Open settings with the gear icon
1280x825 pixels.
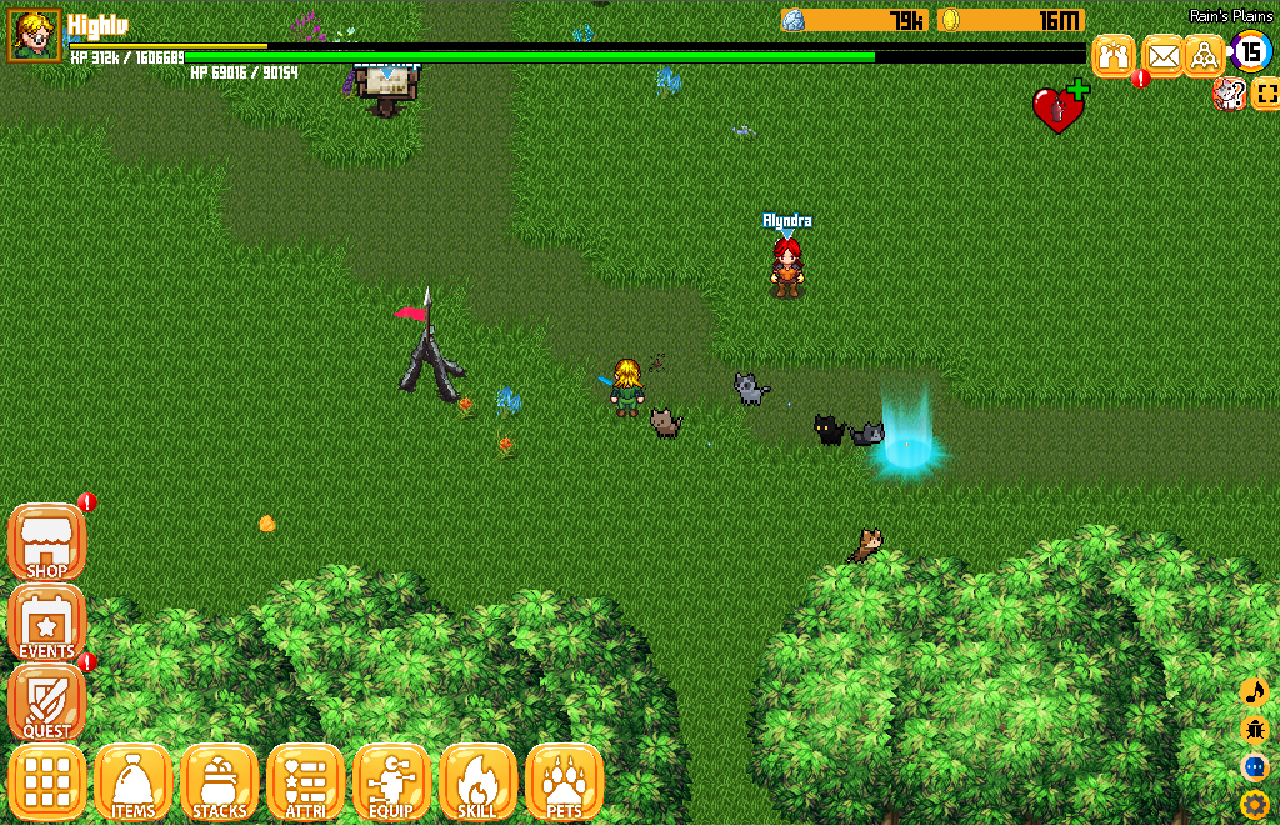[1254, 804]
